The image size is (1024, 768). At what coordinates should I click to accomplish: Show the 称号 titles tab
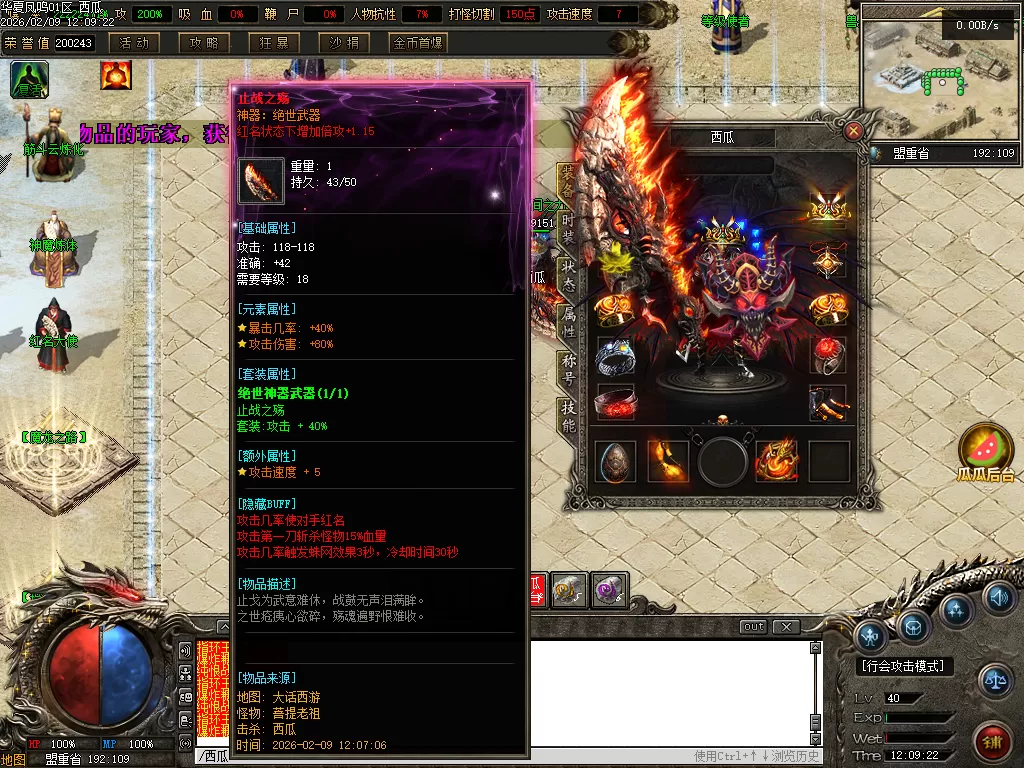click(x=567, y=369)
